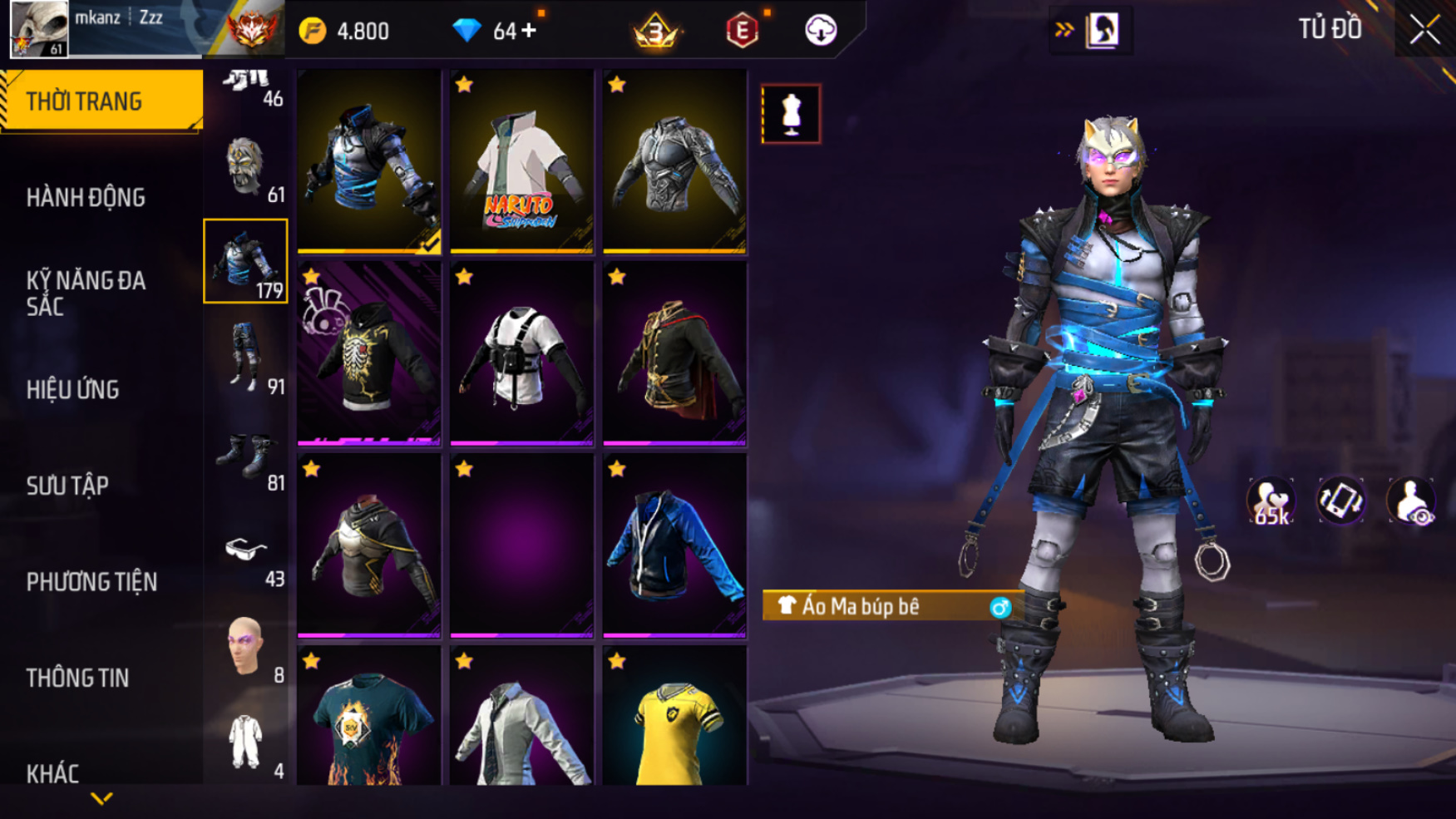
Task: Open the cloud download icon
Action: coord(821,31)
